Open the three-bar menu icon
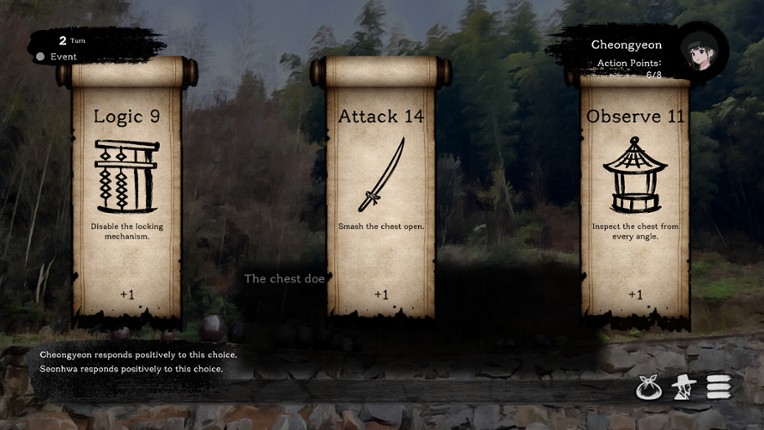764x430 pixels. tap(719, 386)
